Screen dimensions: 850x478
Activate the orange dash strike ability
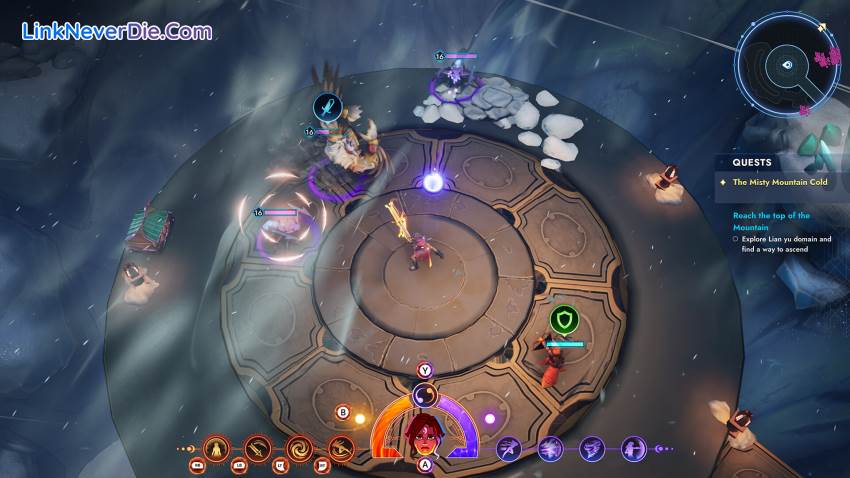coord(341,447)
